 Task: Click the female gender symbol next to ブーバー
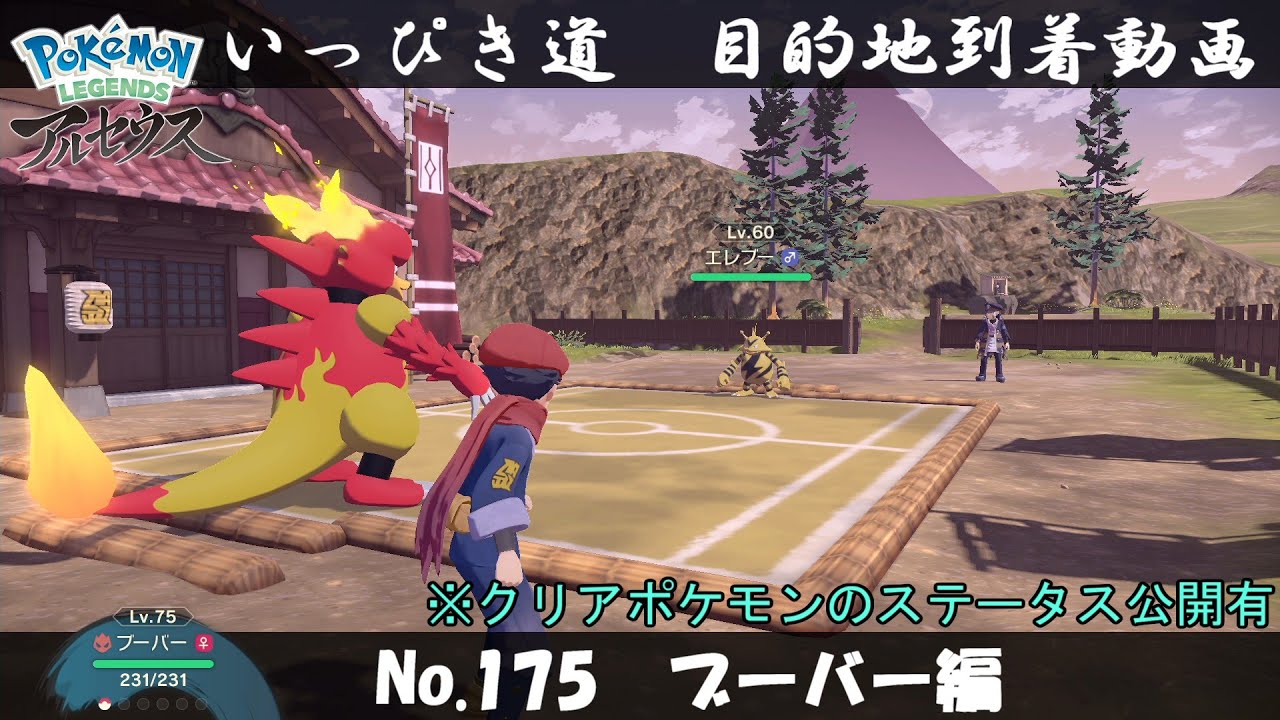tap(204, 644)
